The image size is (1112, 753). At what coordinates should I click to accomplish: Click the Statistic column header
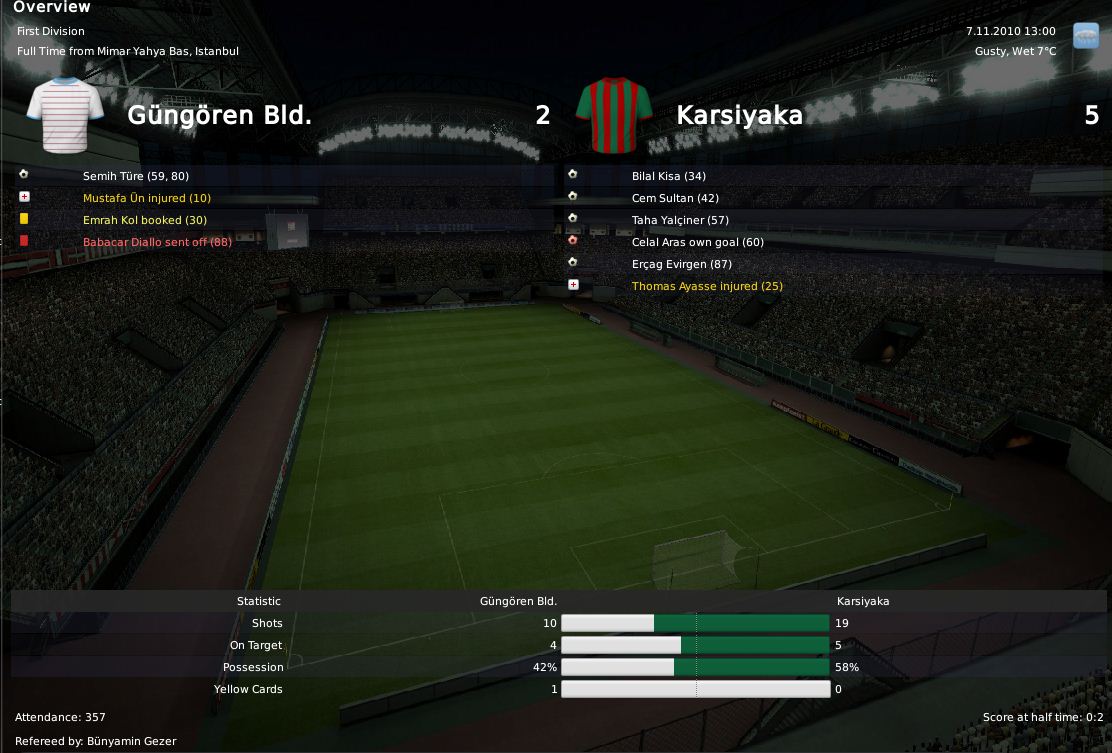coord(259,601)
